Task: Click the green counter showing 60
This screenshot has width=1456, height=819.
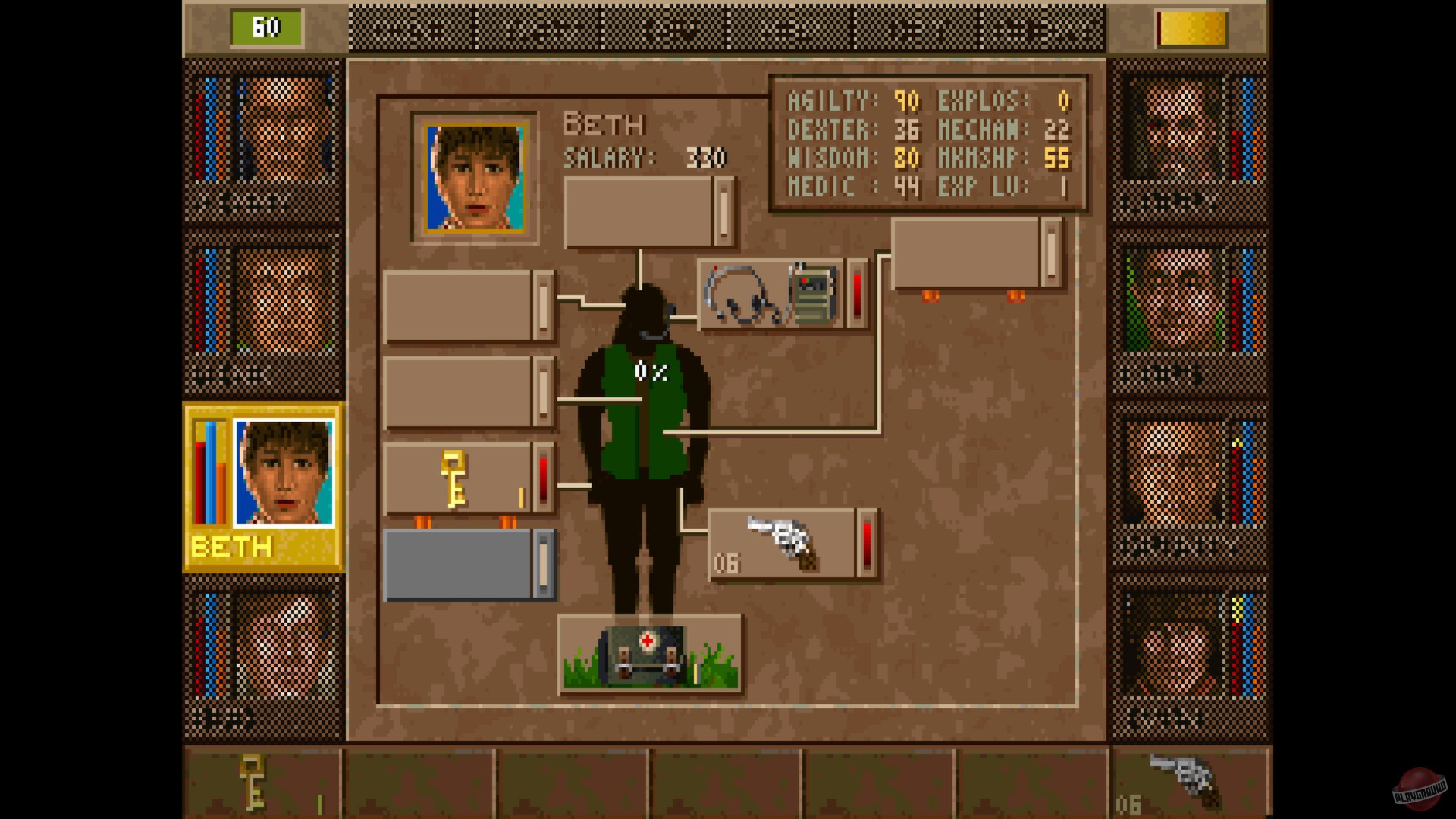Action: click(264, 25)
